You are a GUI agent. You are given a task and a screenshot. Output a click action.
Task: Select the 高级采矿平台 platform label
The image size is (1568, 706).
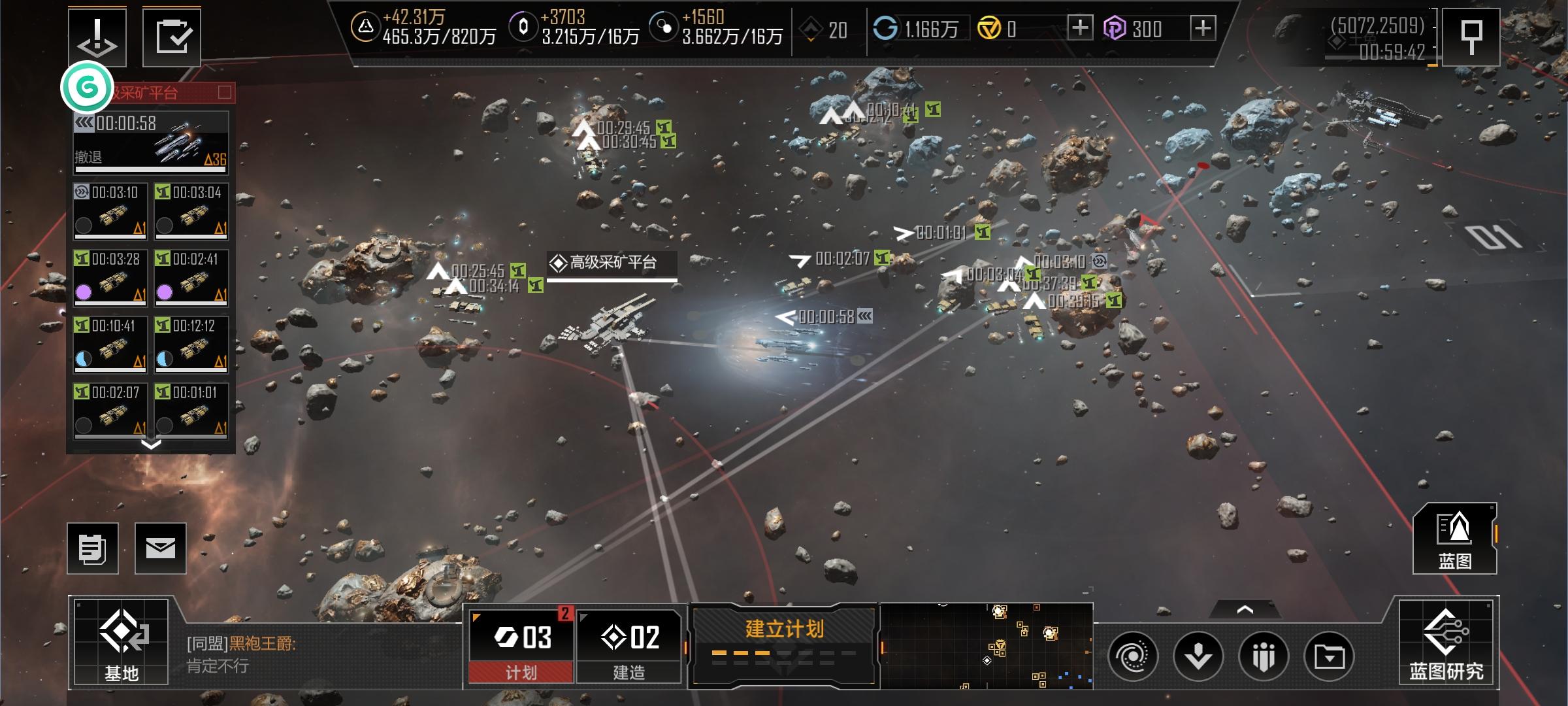[612, 263]
